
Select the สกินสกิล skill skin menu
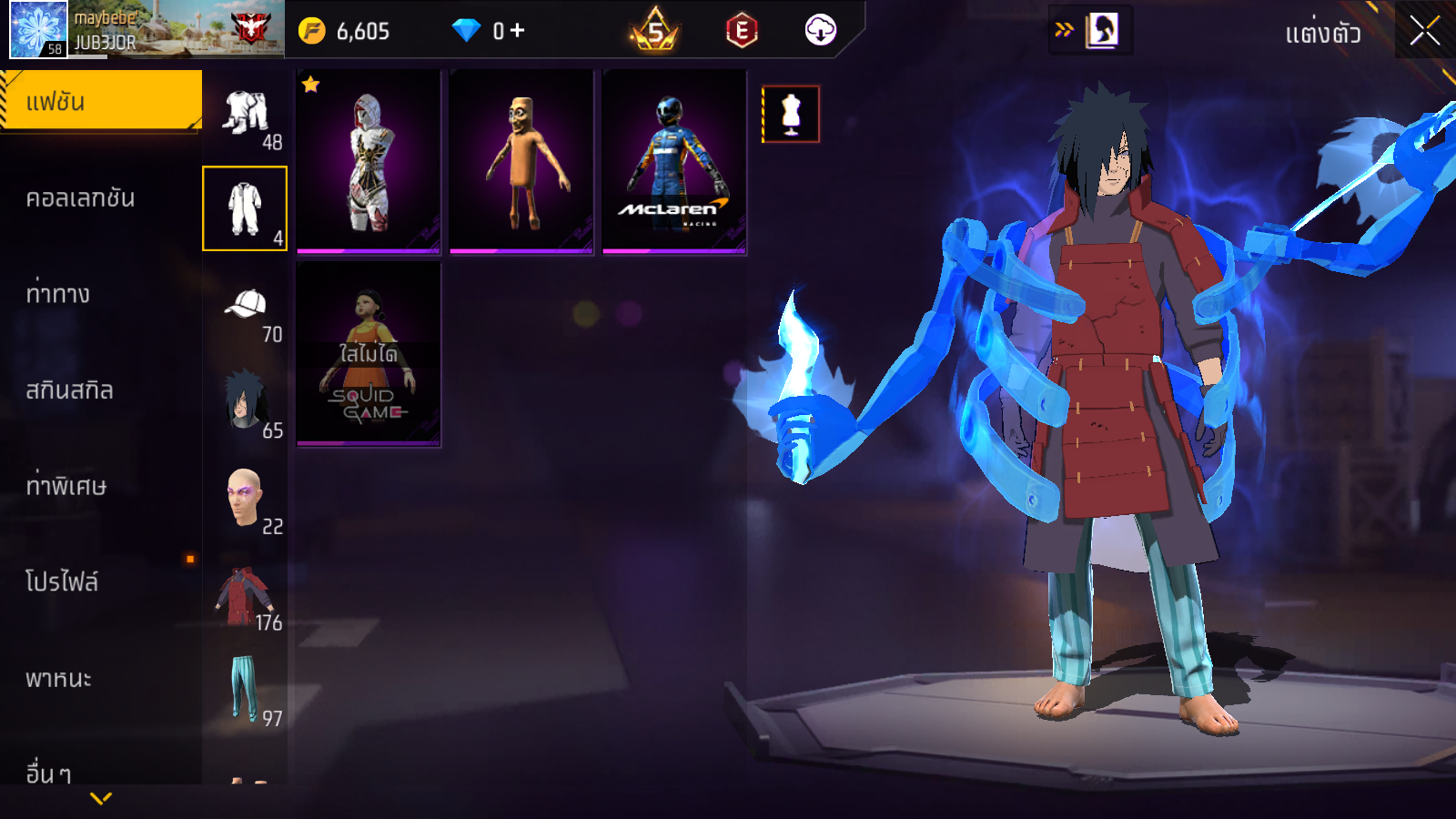click(70, 390)
